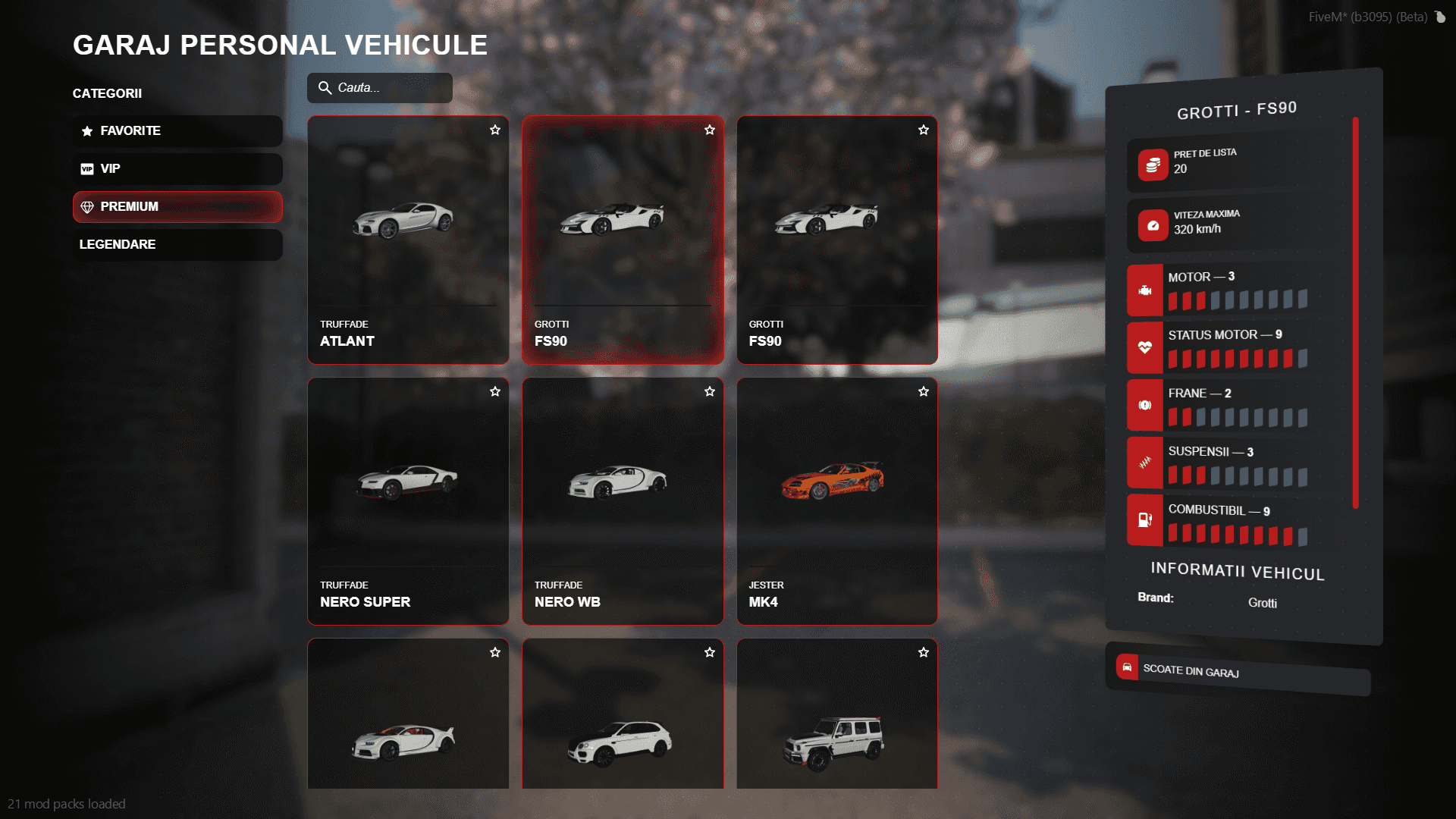Click Scoate Din Garaj button
The image size is (1456, 819).
[x=1238, y=670]
